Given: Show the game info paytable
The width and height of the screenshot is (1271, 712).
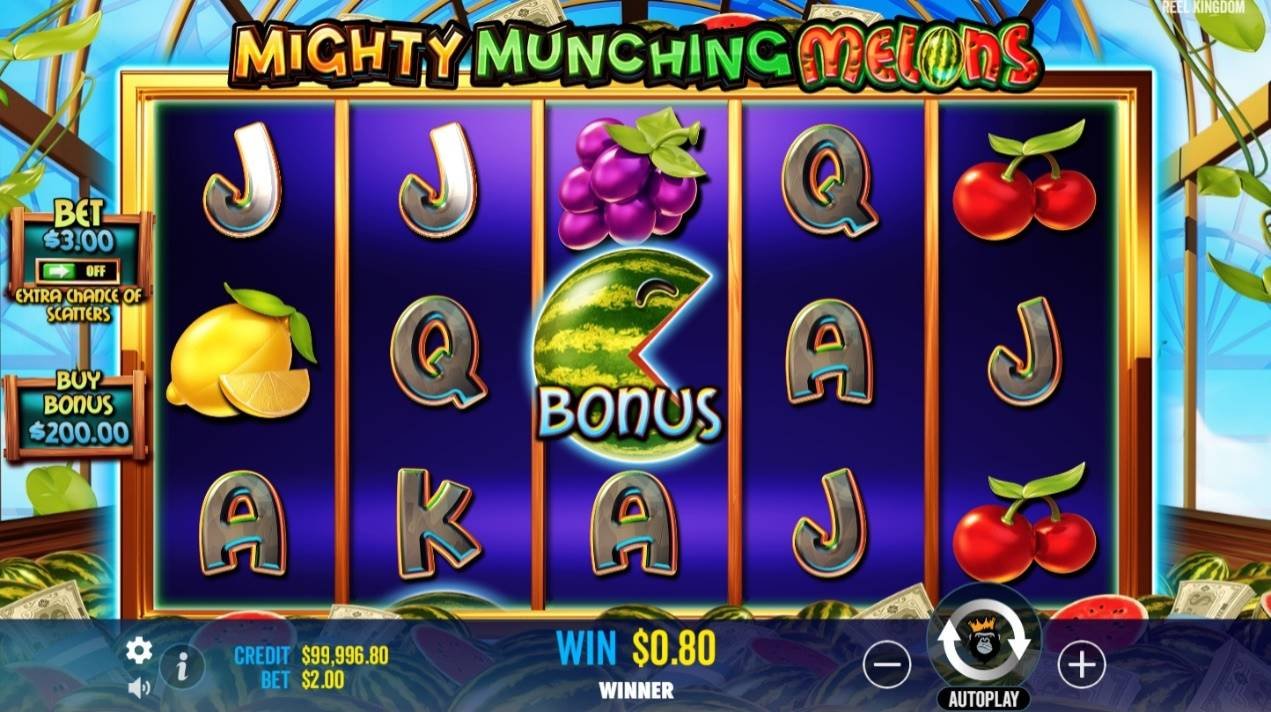Looking at the screenshot, I should coord(182,665).
